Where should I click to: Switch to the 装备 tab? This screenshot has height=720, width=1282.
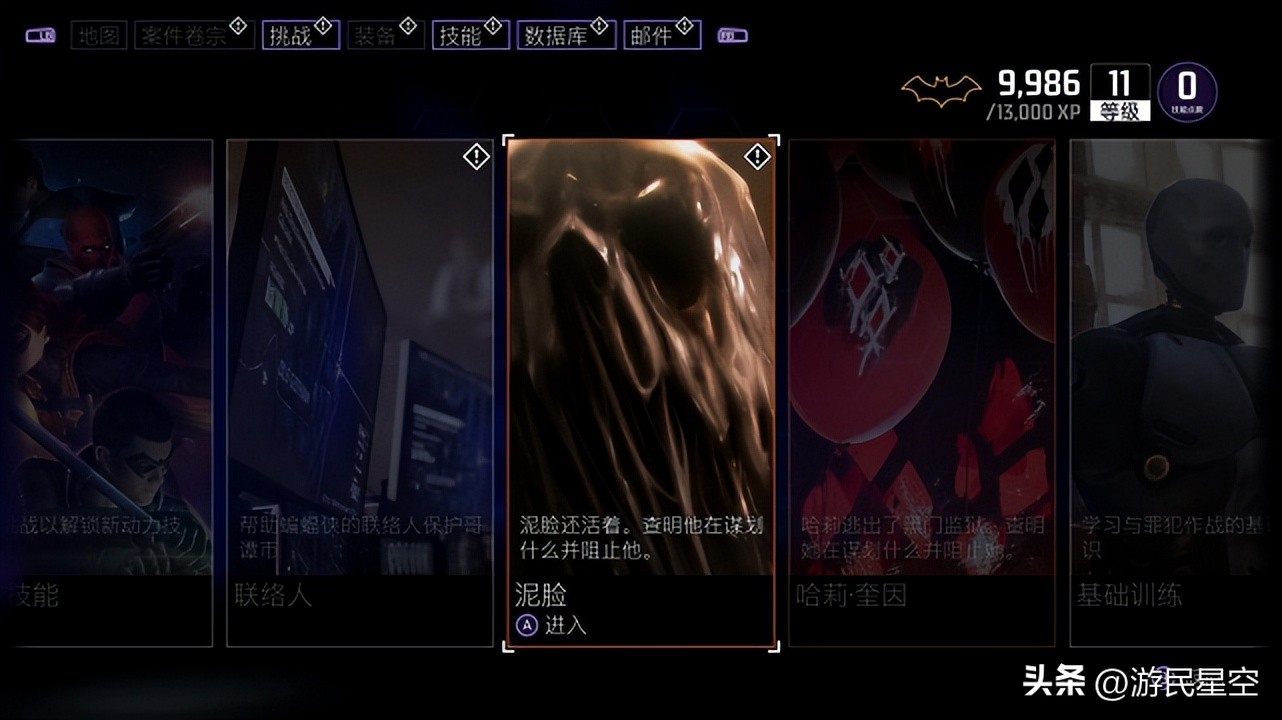(x=383, y=34)
